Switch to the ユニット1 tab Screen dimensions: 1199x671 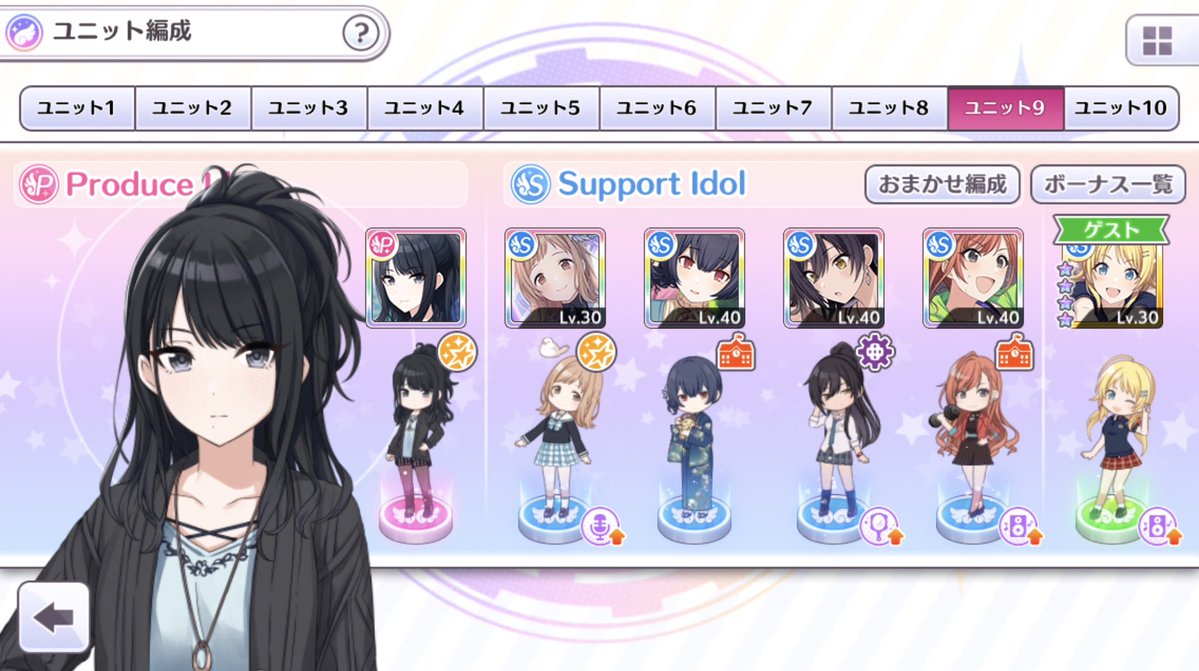(77, 108)
